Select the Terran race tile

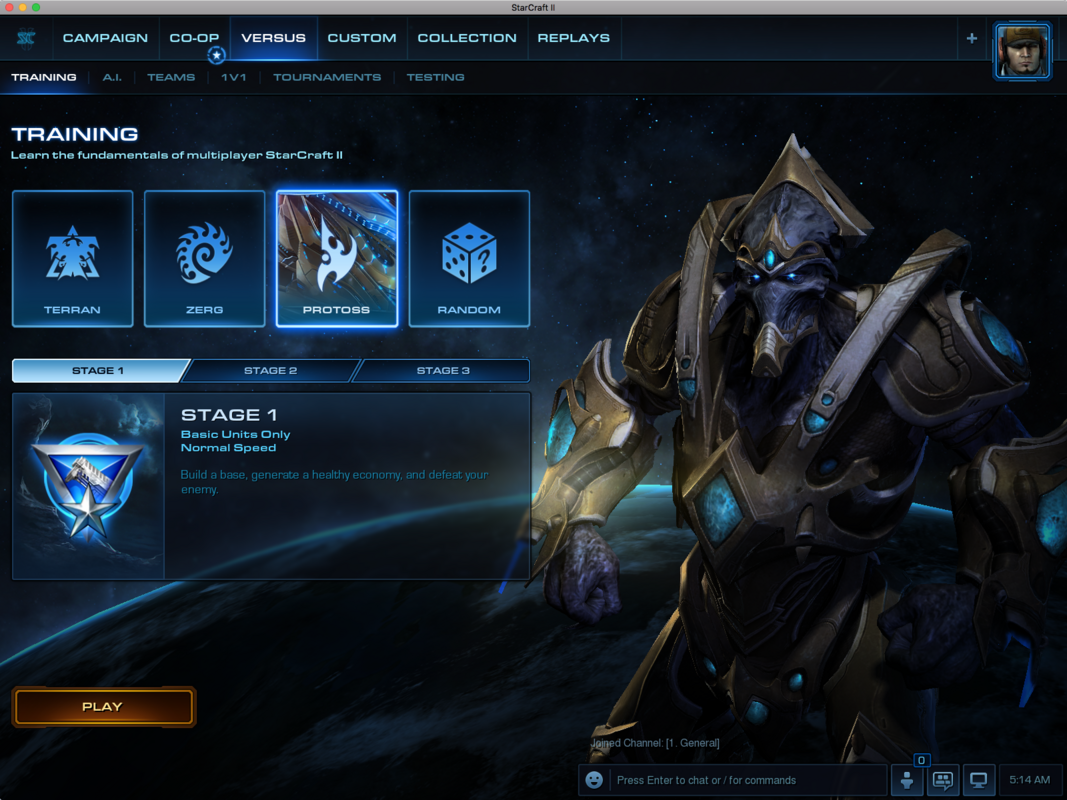point(72,259)
